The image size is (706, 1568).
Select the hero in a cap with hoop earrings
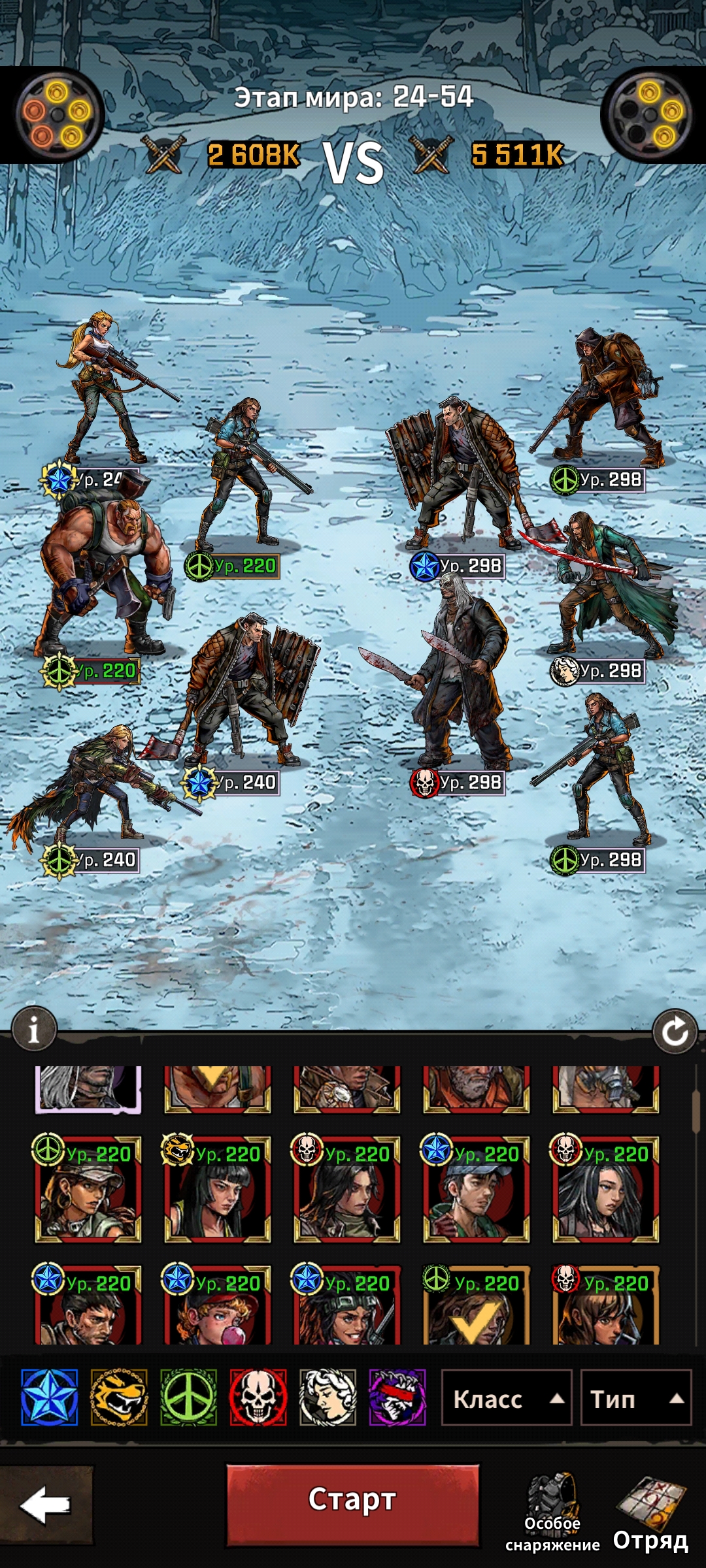tap(88, 1190)
